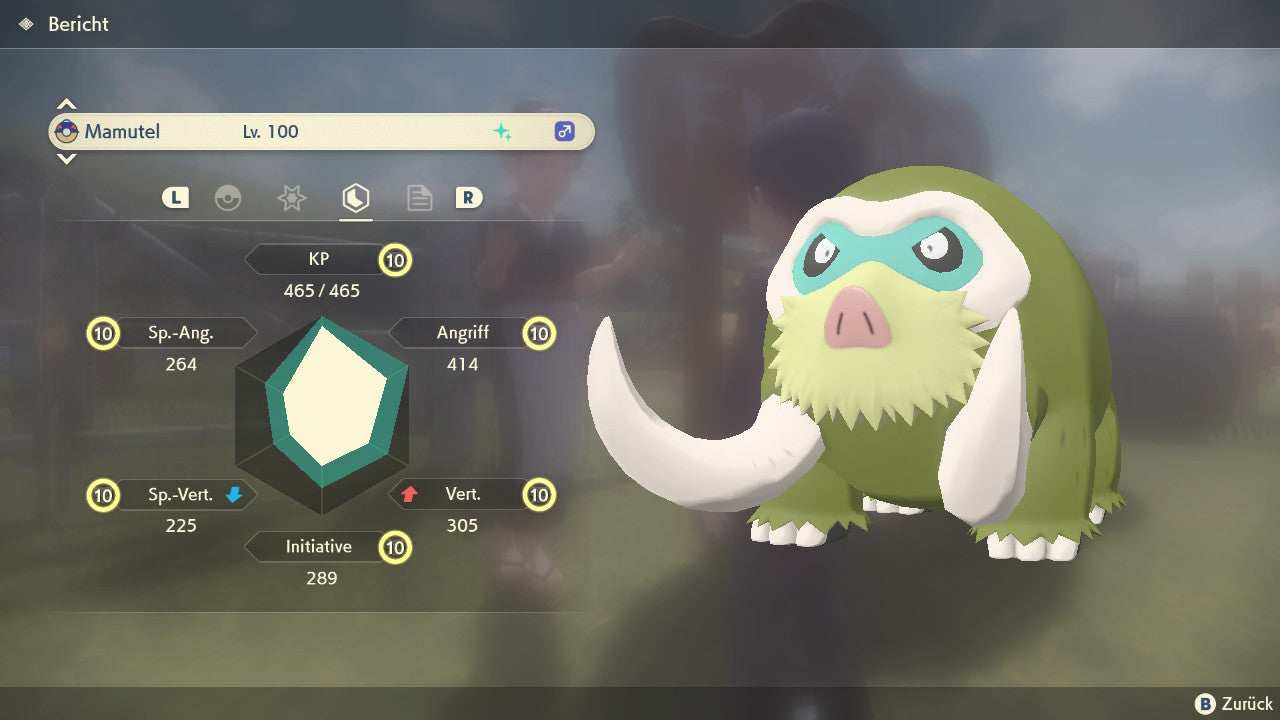Choose the Sp.-Ang. stat label
The image size is (1280, 720).
coord(182,332)
